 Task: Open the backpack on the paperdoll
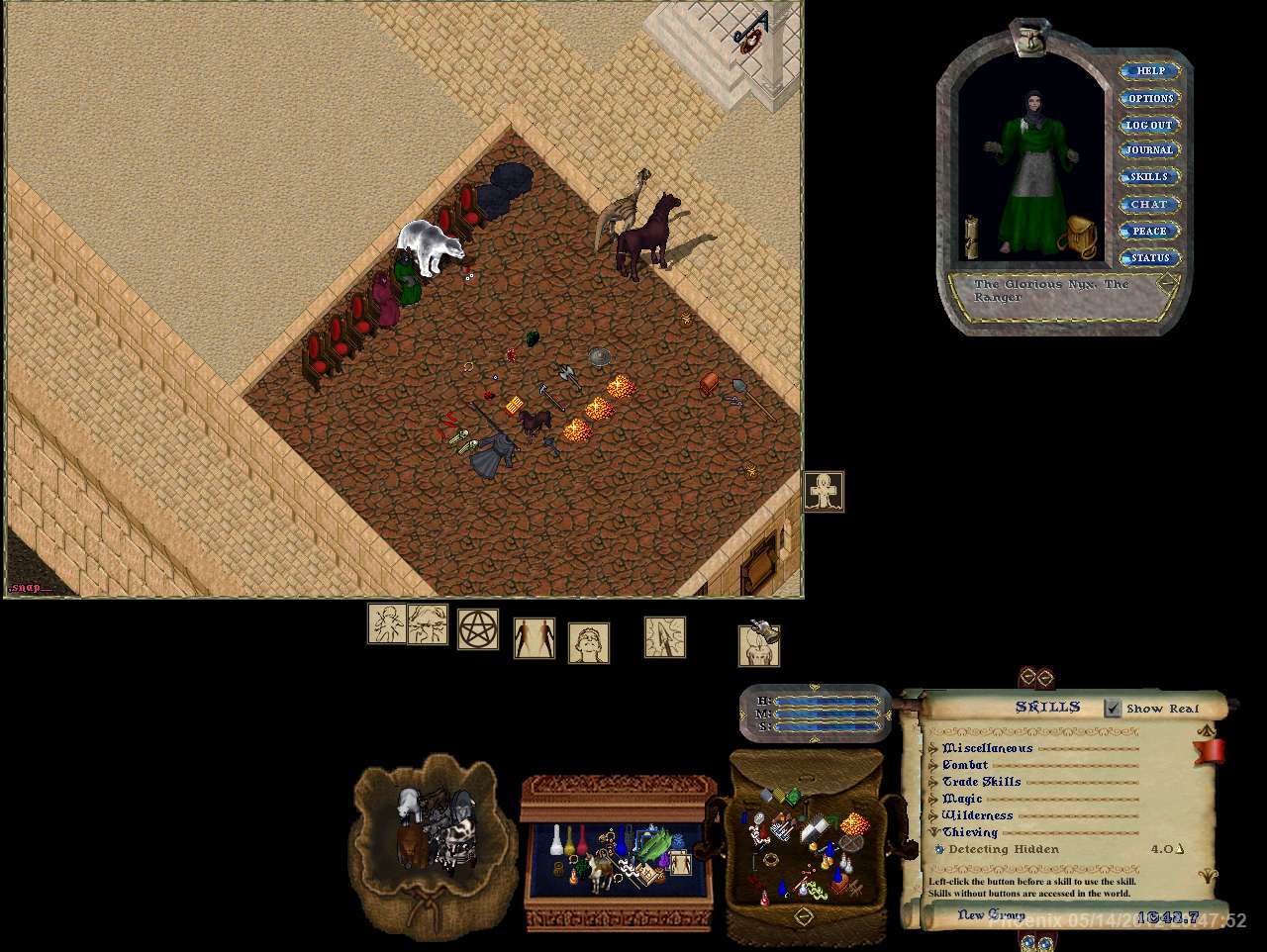(x=1080, y=238)
